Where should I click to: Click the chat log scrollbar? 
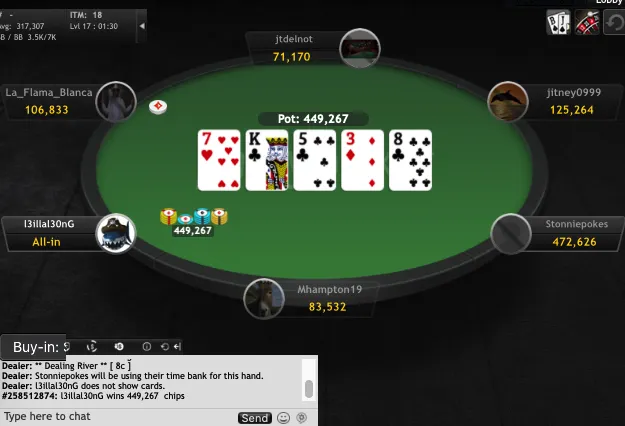309,388
